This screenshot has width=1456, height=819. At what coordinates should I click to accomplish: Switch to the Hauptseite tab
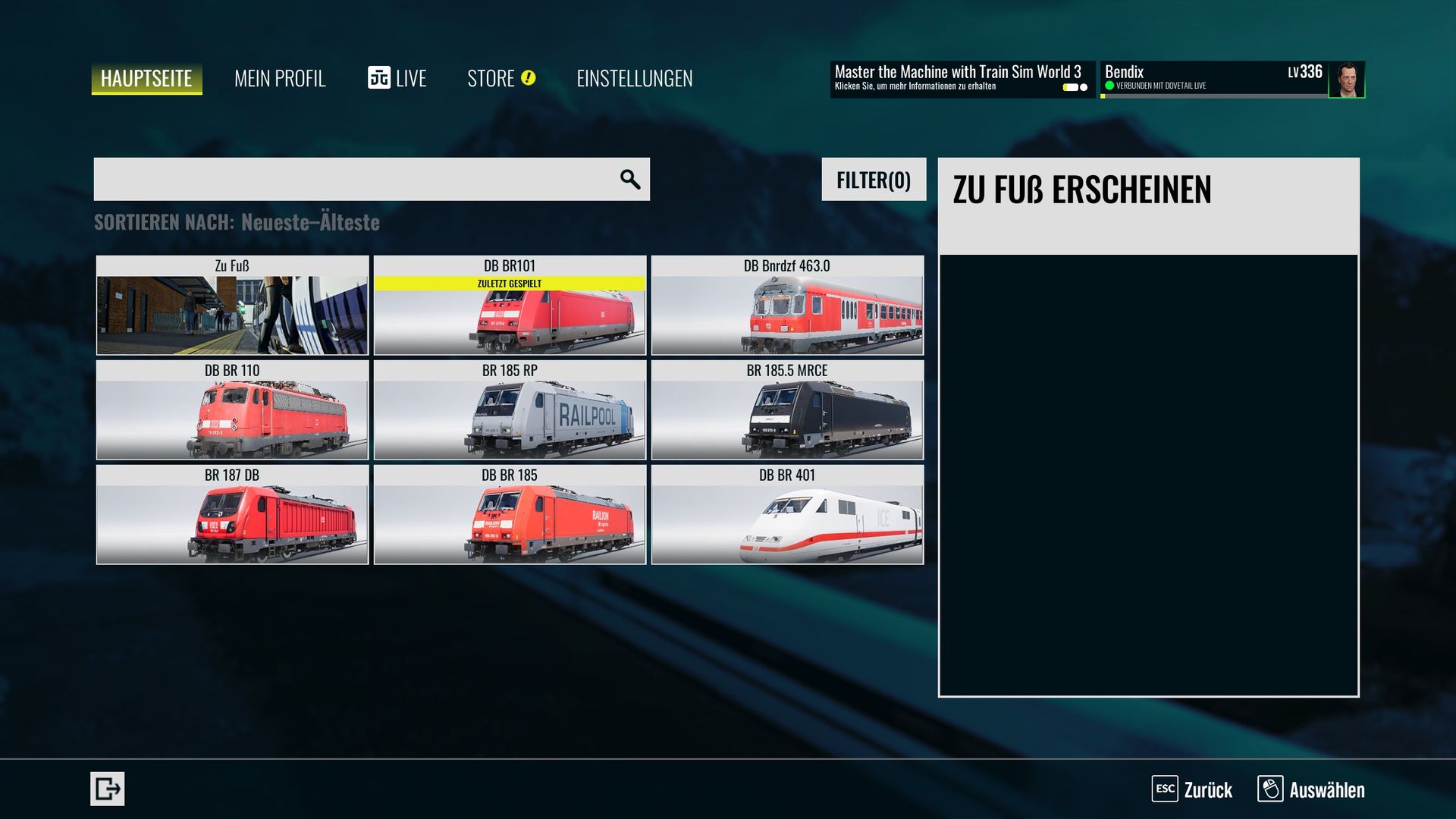pyautogui.click(x=146, y=79)
